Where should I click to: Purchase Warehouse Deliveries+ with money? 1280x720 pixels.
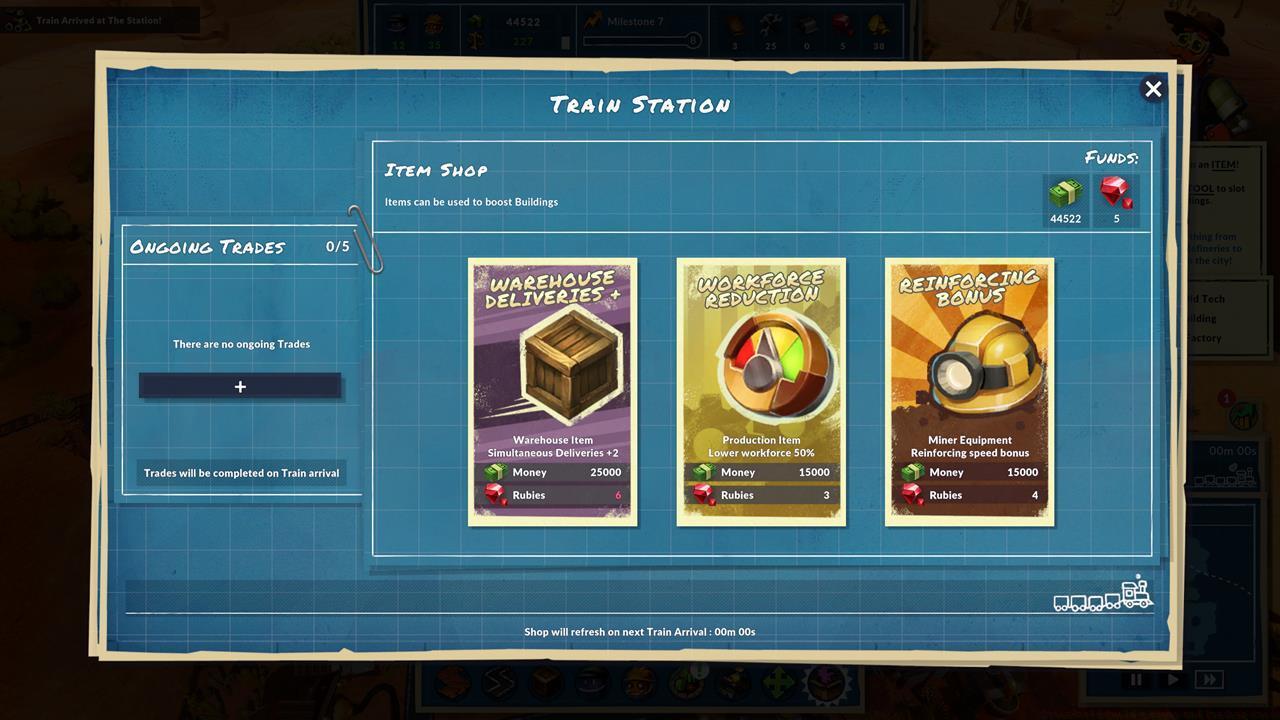(553, 472)
